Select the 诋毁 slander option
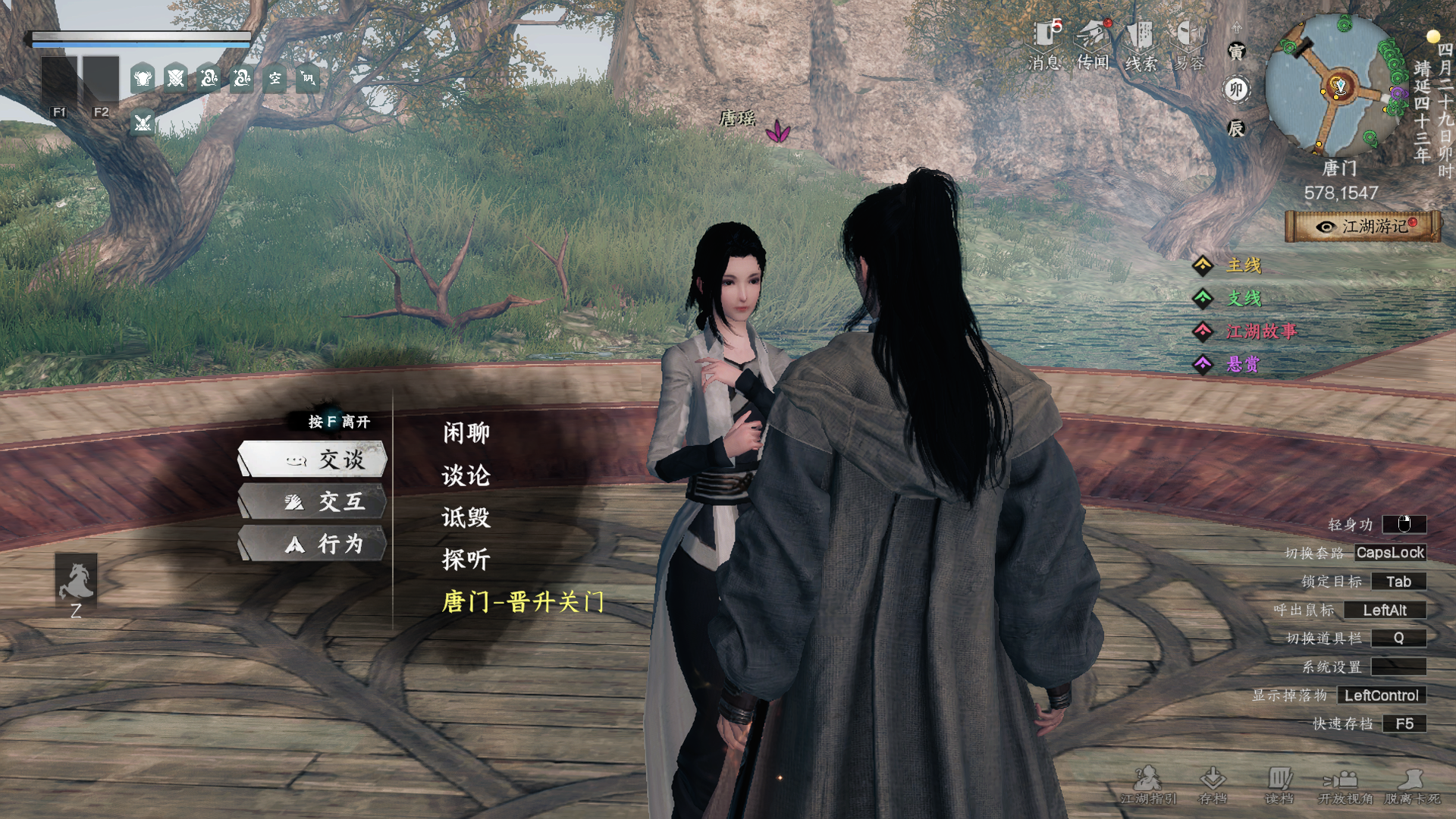Image resolution: width=1456 pixels, height=819 pixels. (x=466, y=518)
